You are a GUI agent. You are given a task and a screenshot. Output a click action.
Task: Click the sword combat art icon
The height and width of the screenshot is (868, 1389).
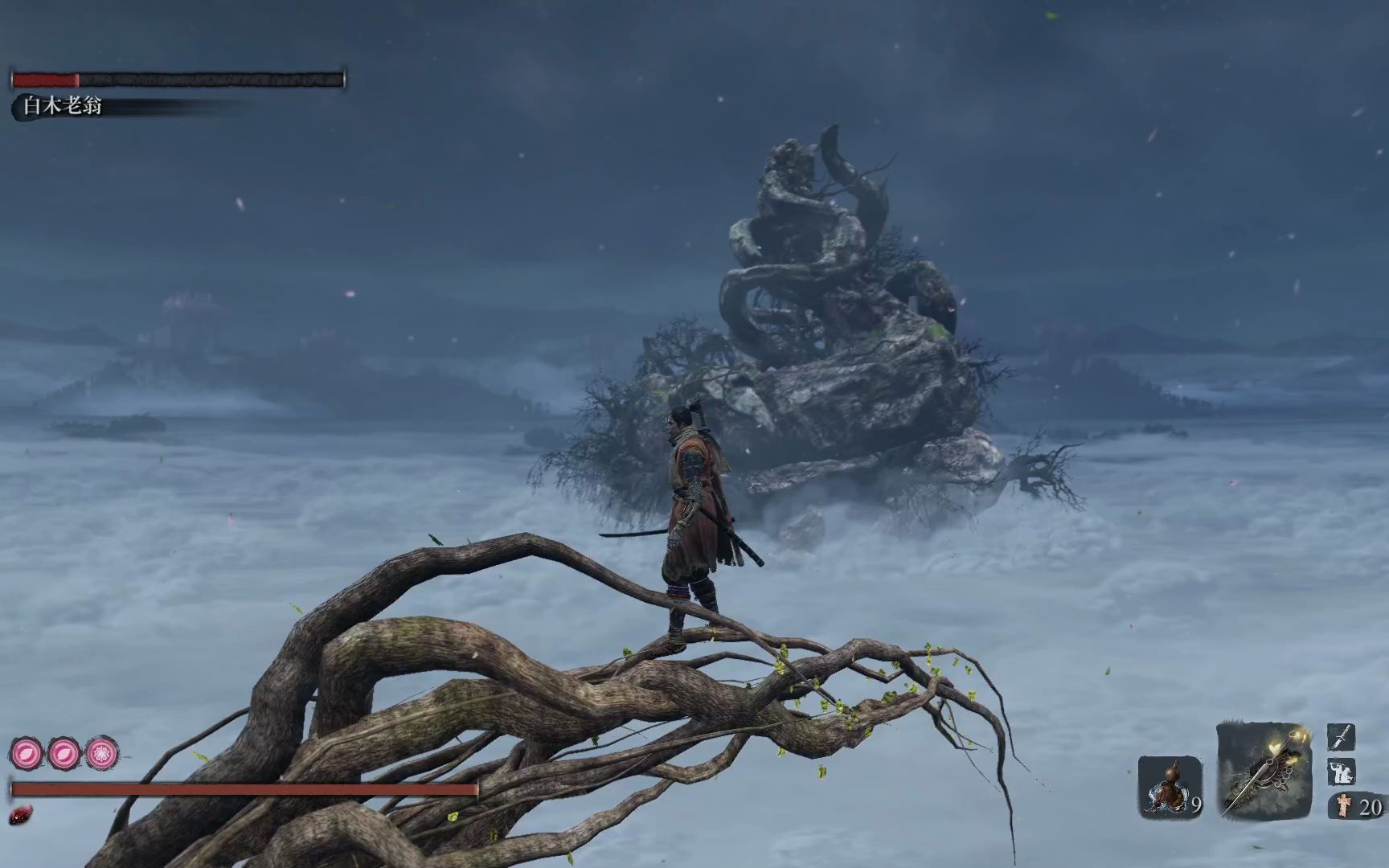click(x=1341, y=738)
